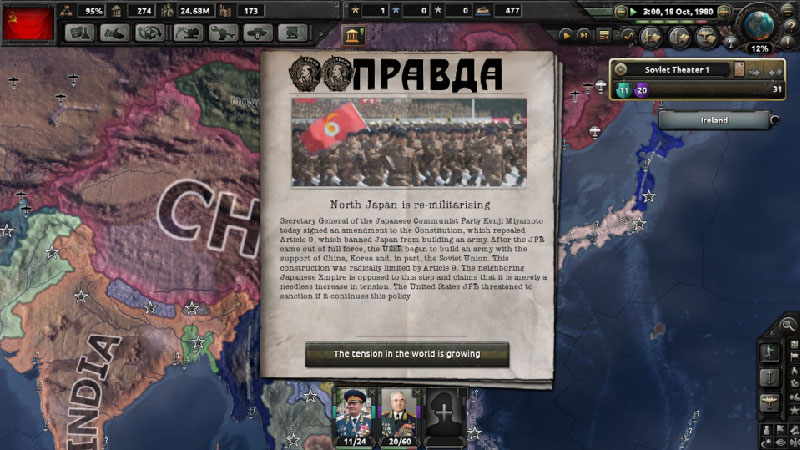Dismiss news with 'The tension in the world is growing'

[406, 354]
